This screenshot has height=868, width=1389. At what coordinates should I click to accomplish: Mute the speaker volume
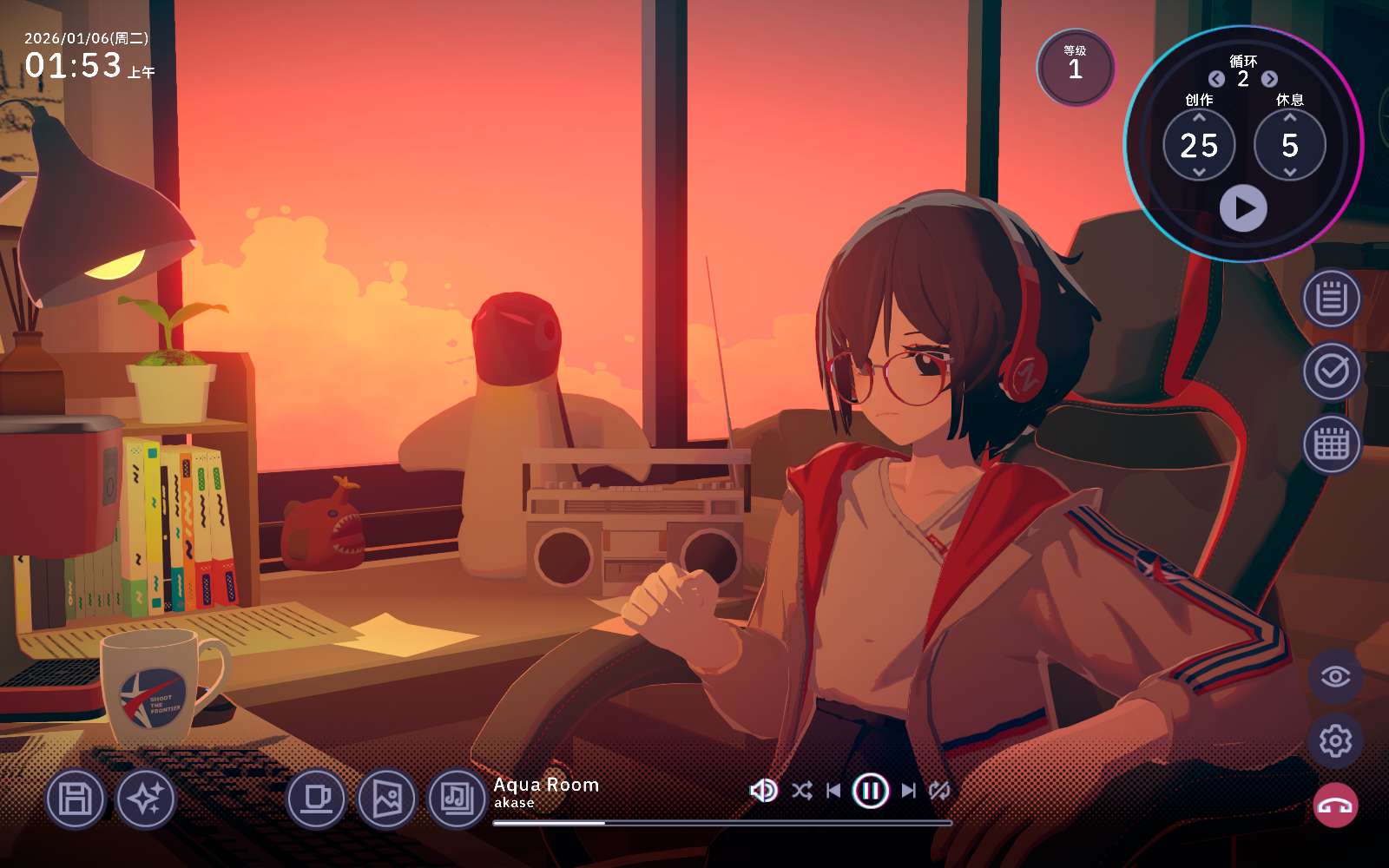(x=764, y=791)
